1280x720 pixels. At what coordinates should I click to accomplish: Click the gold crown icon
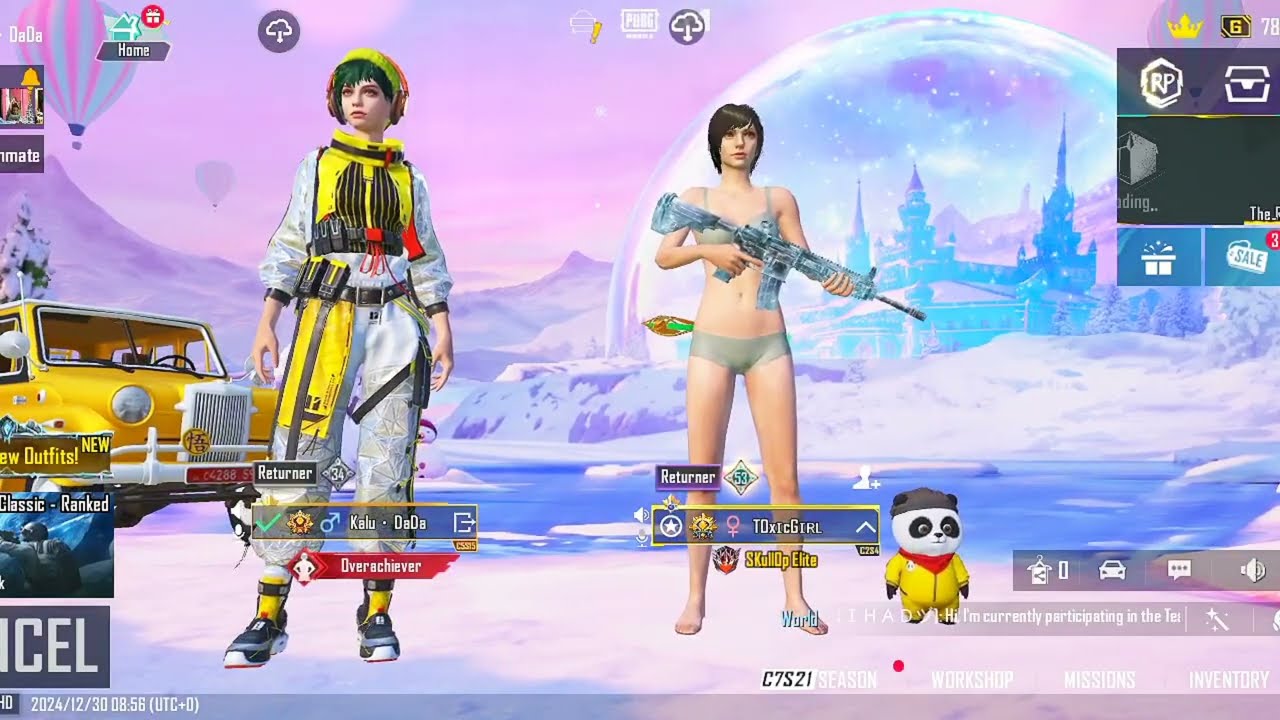(1184, 27)
